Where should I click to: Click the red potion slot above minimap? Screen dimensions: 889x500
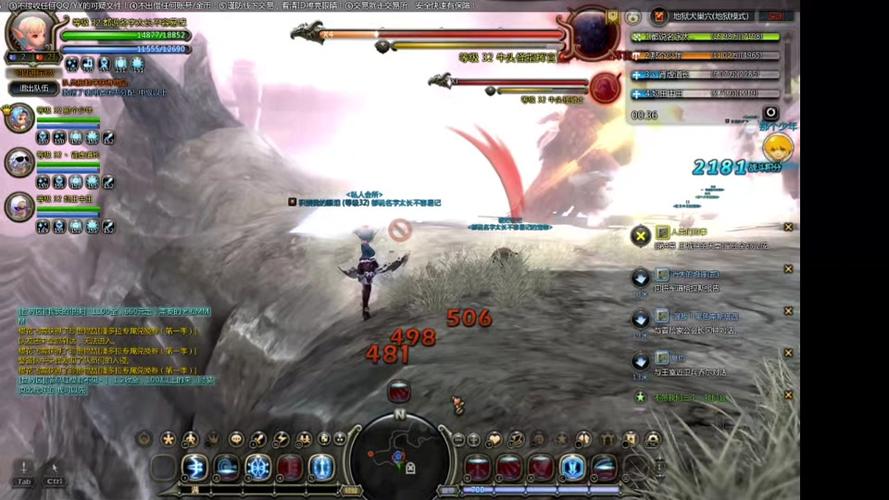[399, 390]
